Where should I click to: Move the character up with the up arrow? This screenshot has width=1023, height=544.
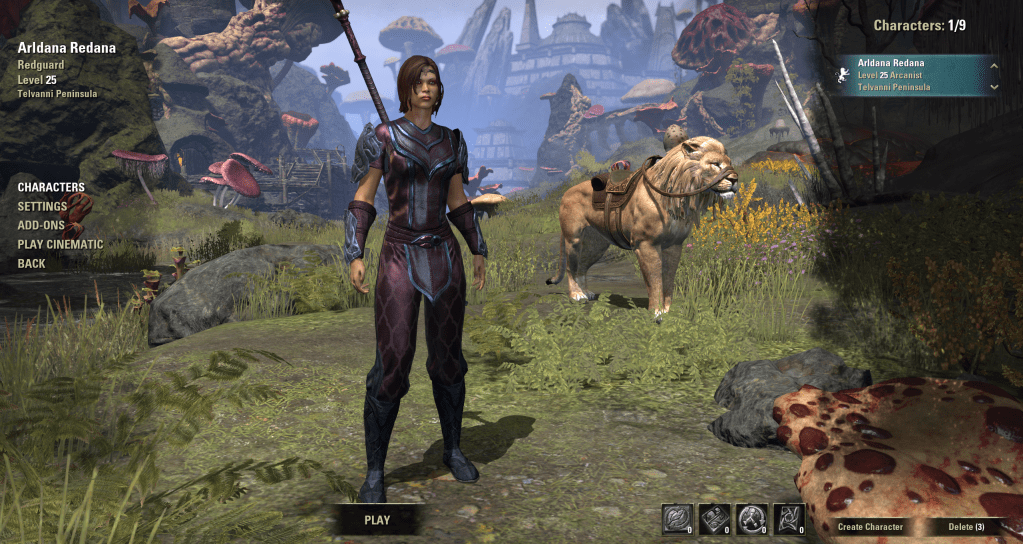point(993,66)
